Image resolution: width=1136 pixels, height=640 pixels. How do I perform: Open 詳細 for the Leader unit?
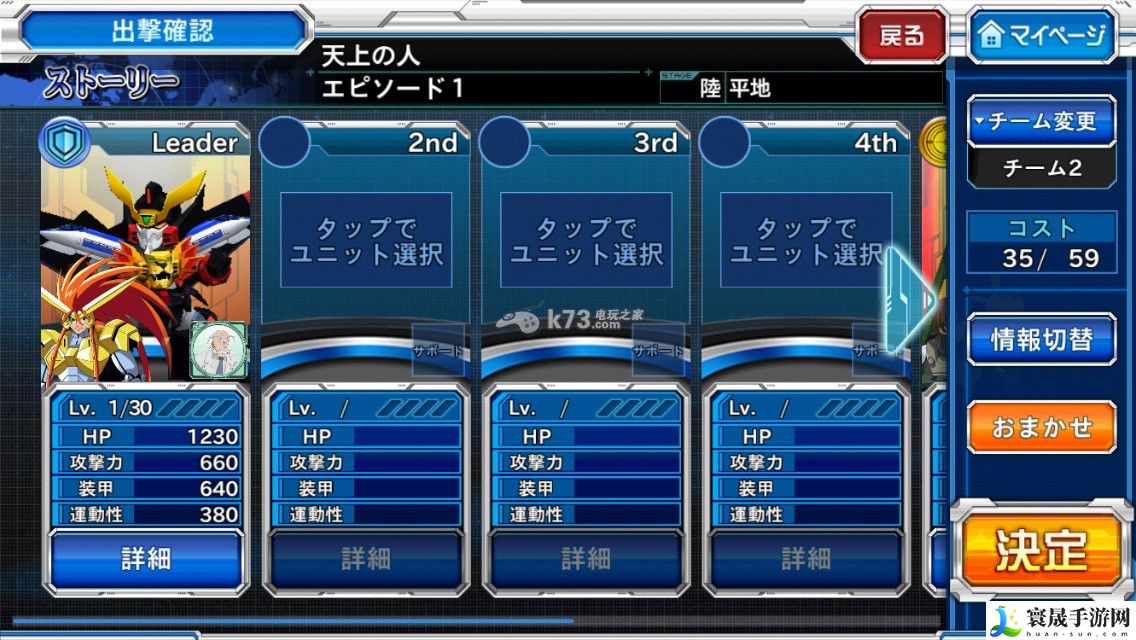tap(146, 558)
